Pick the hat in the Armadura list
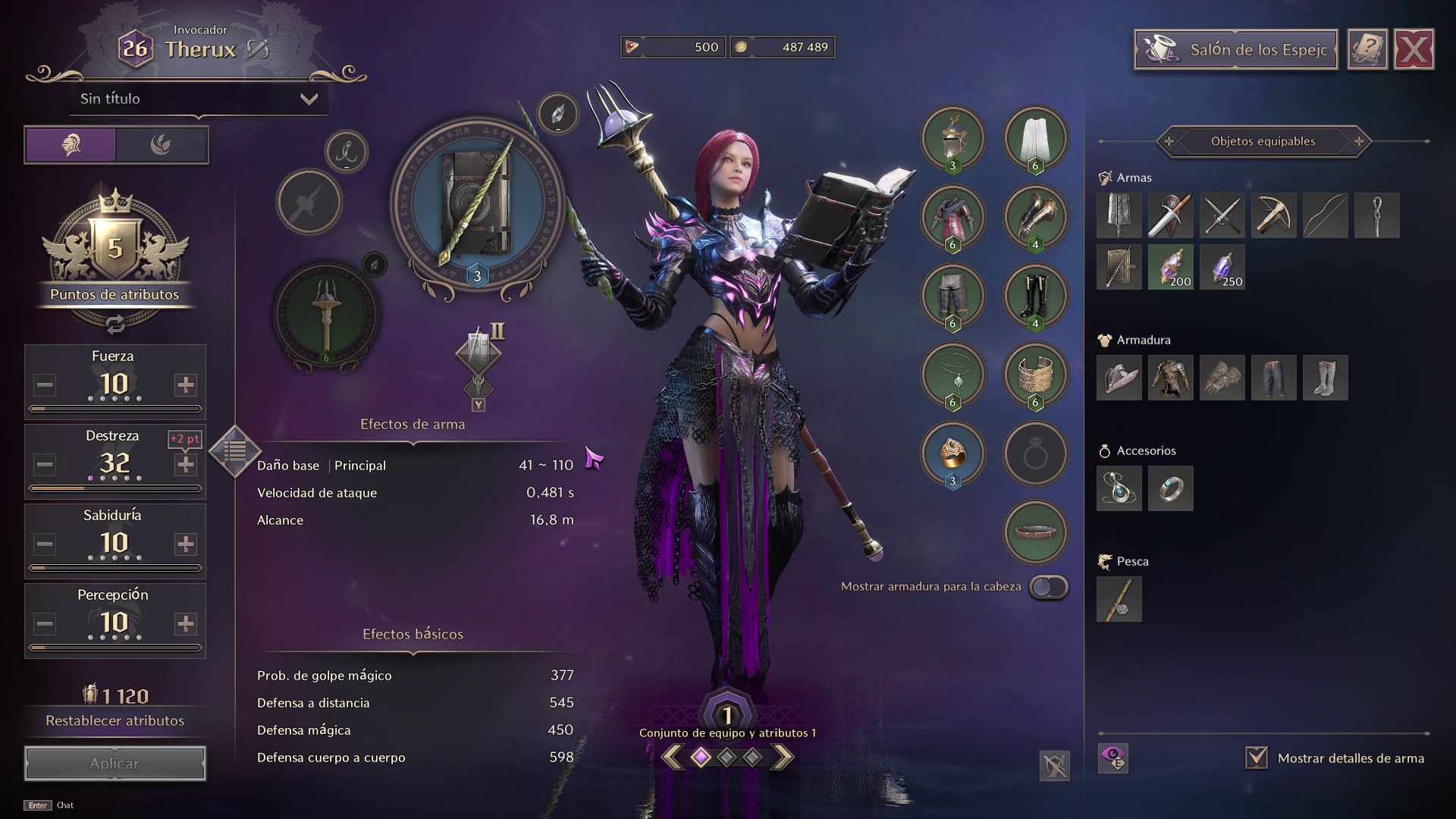 (x=1119, y=378)
